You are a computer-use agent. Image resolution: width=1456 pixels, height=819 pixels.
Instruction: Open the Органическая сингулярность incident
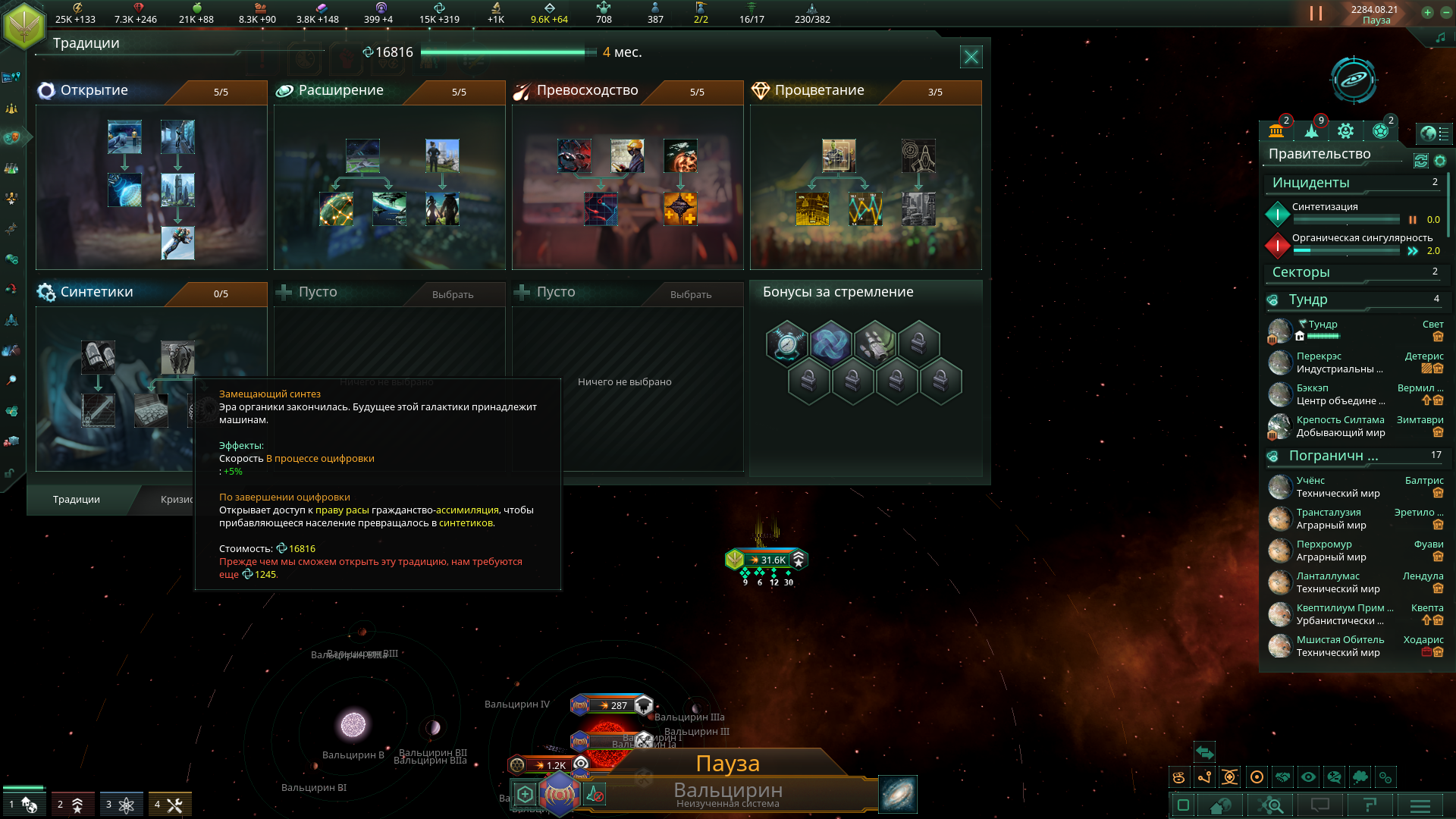[1361, 238]
